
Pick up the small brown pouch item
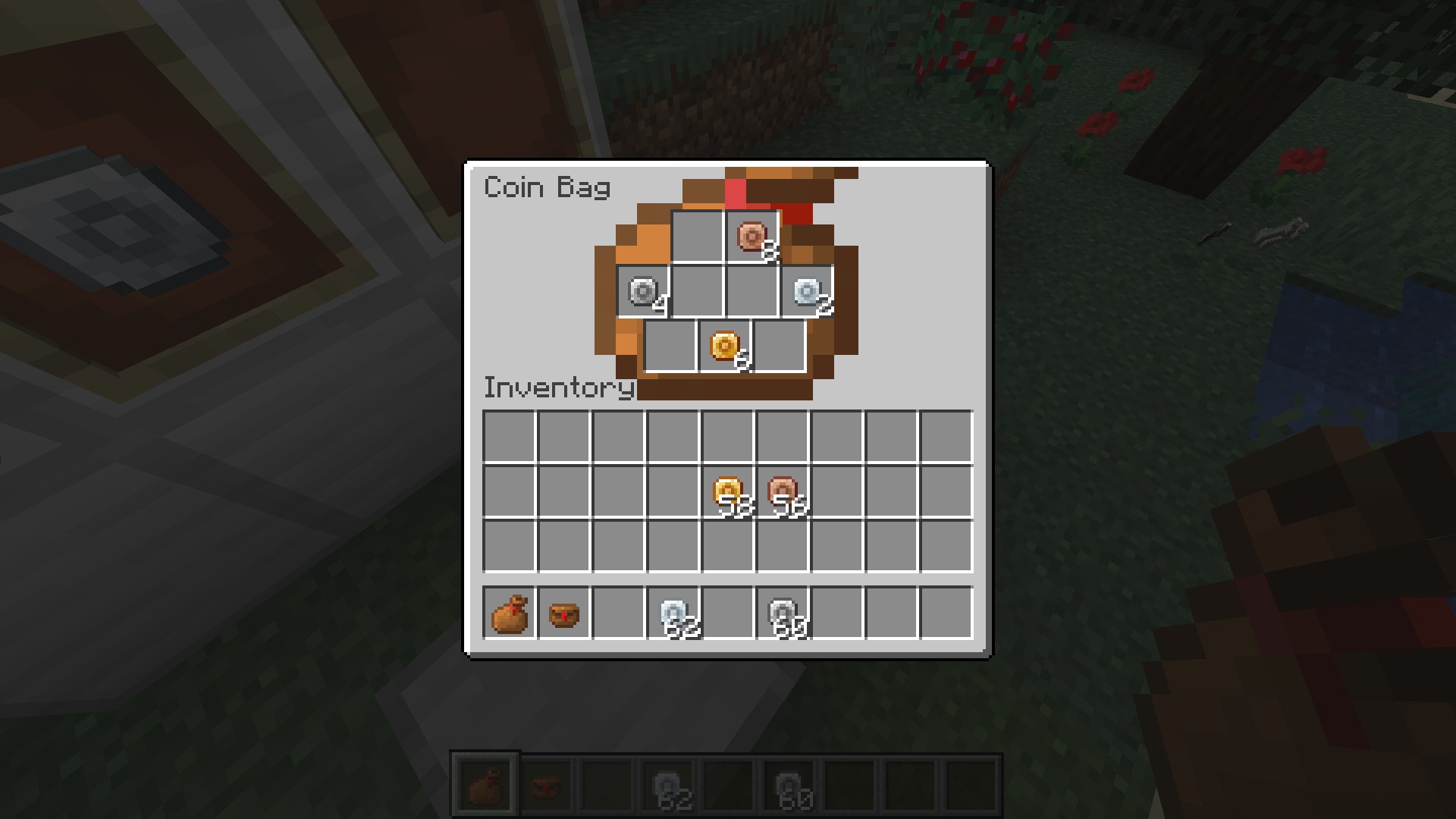point(564,613)
